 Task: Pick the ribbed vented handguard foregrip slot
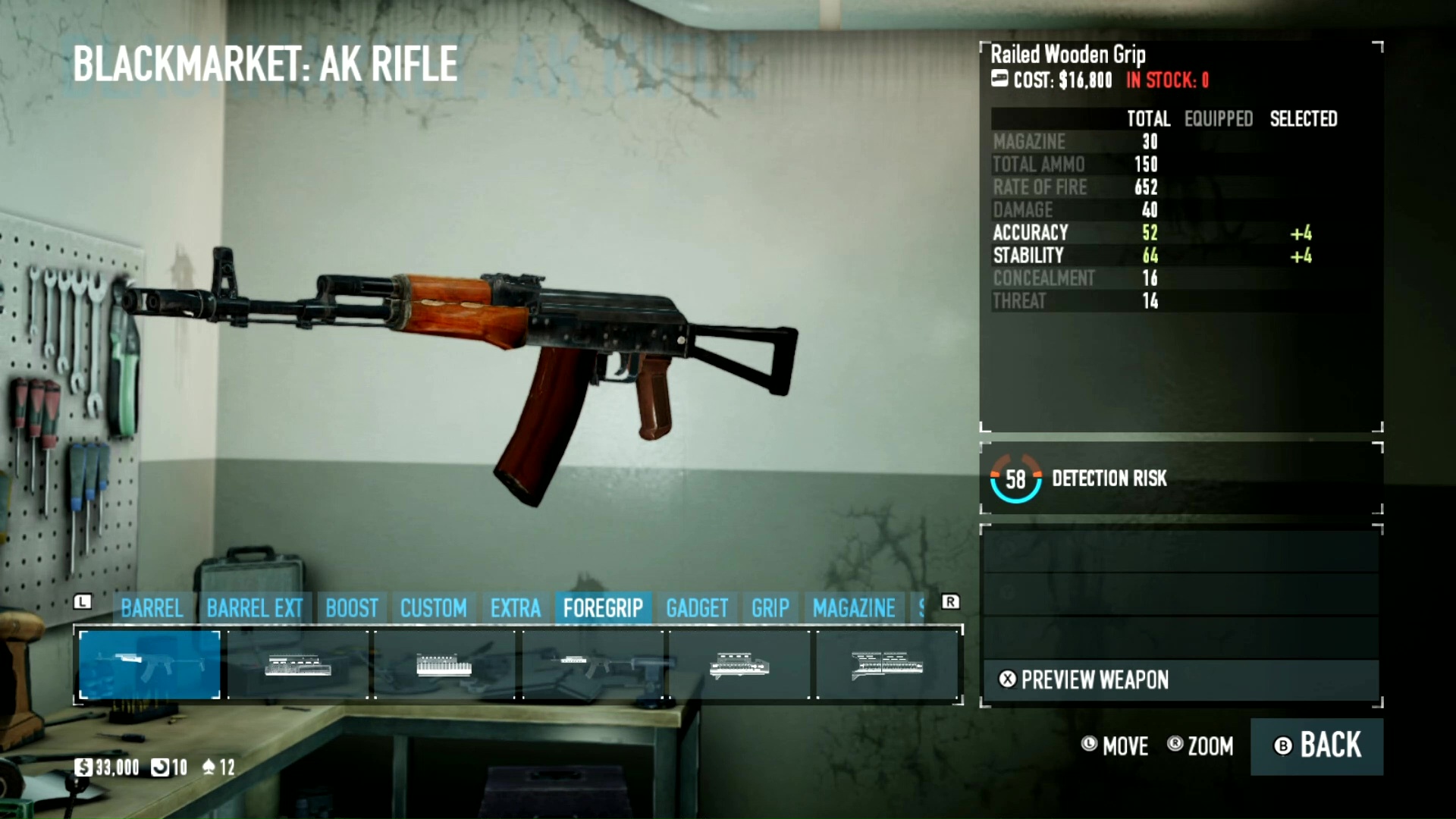(x=444, y=665)
